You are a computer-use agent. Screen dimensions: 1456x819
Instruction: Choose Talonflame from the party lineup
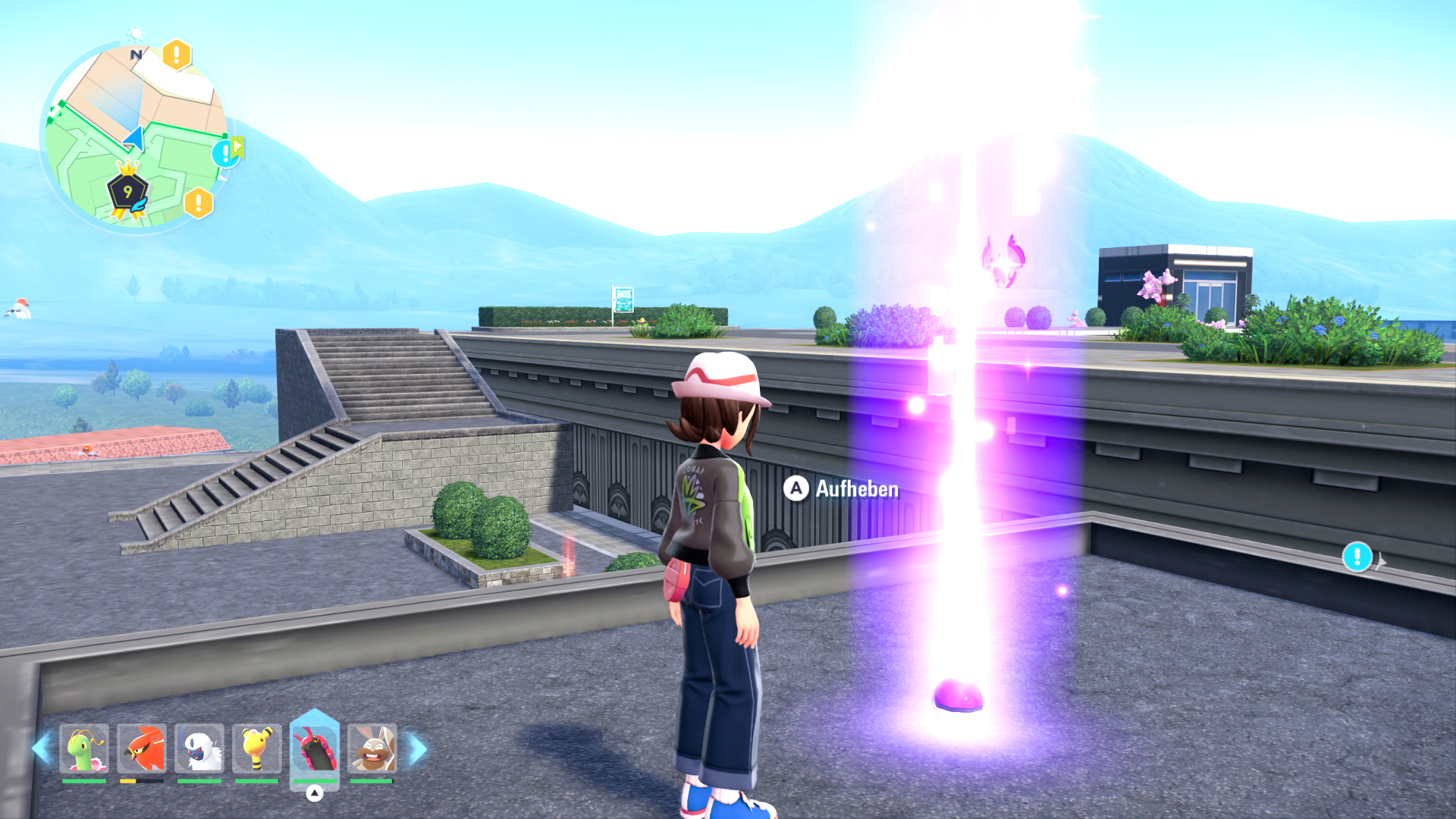[x=142, y=749]
